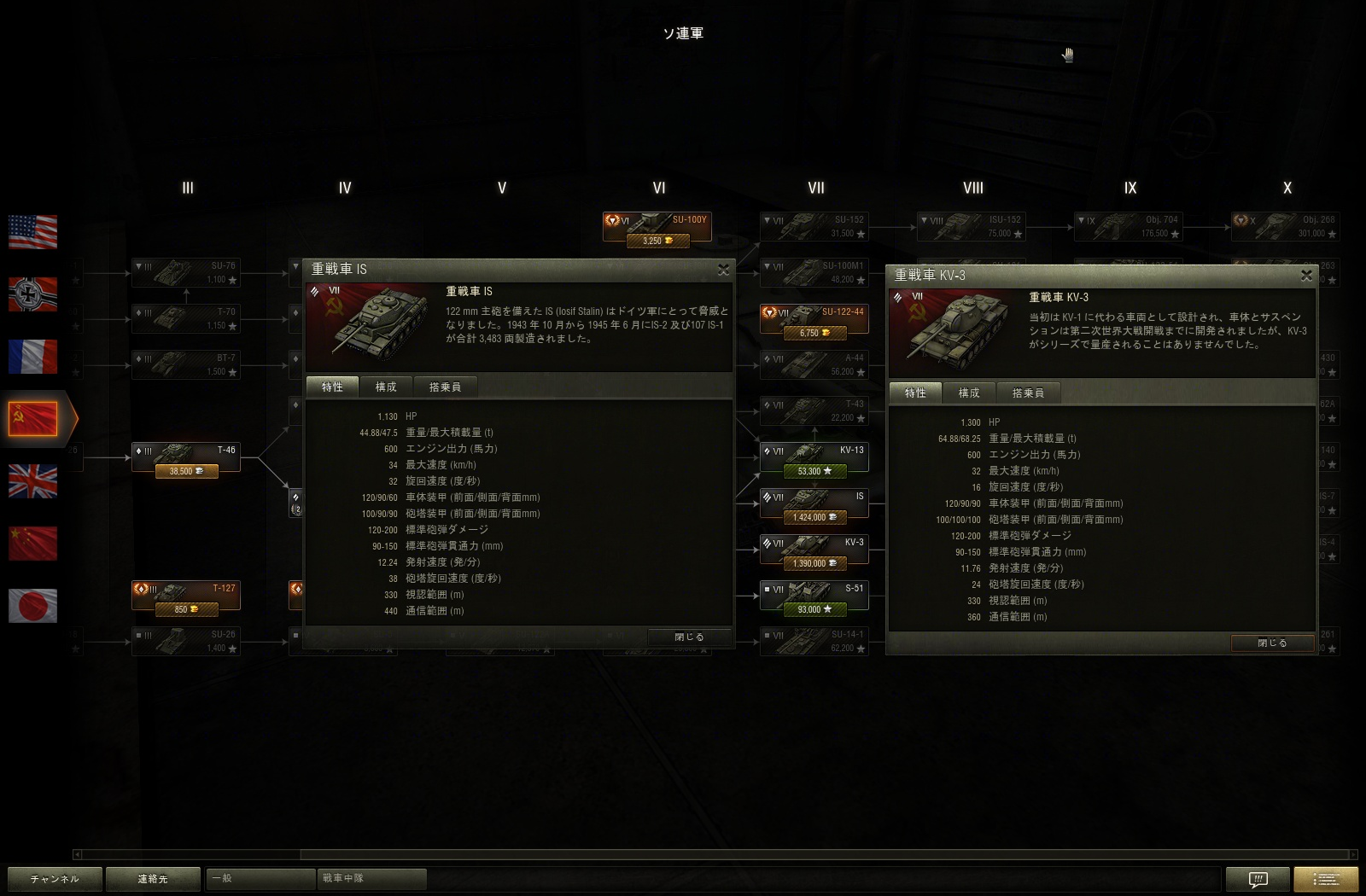Select the SU-100Y premium tank node
The height and width of the screenshot is (896, 1366).
point(657,227)
